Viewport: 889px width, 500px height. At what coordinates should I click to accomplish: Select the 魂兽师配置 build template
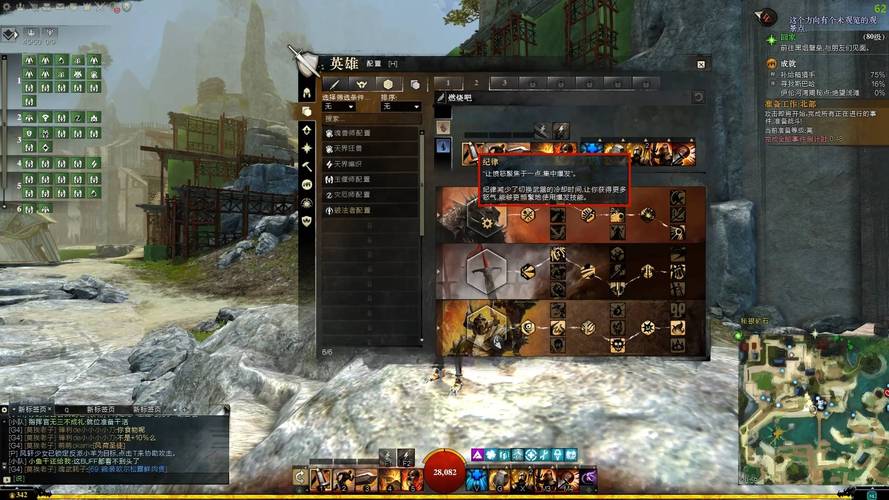click(x=368, y=133)
